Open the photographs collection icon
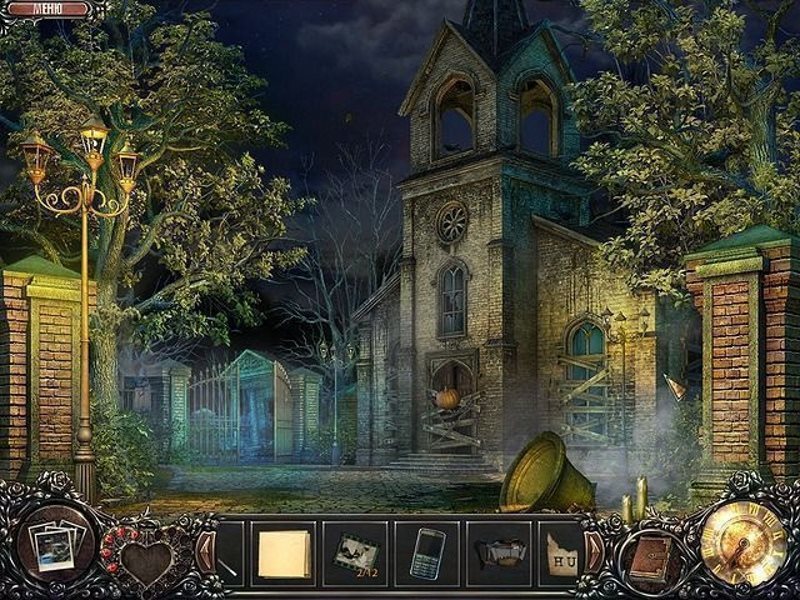The image size is (800, 600). click(53, 548)
